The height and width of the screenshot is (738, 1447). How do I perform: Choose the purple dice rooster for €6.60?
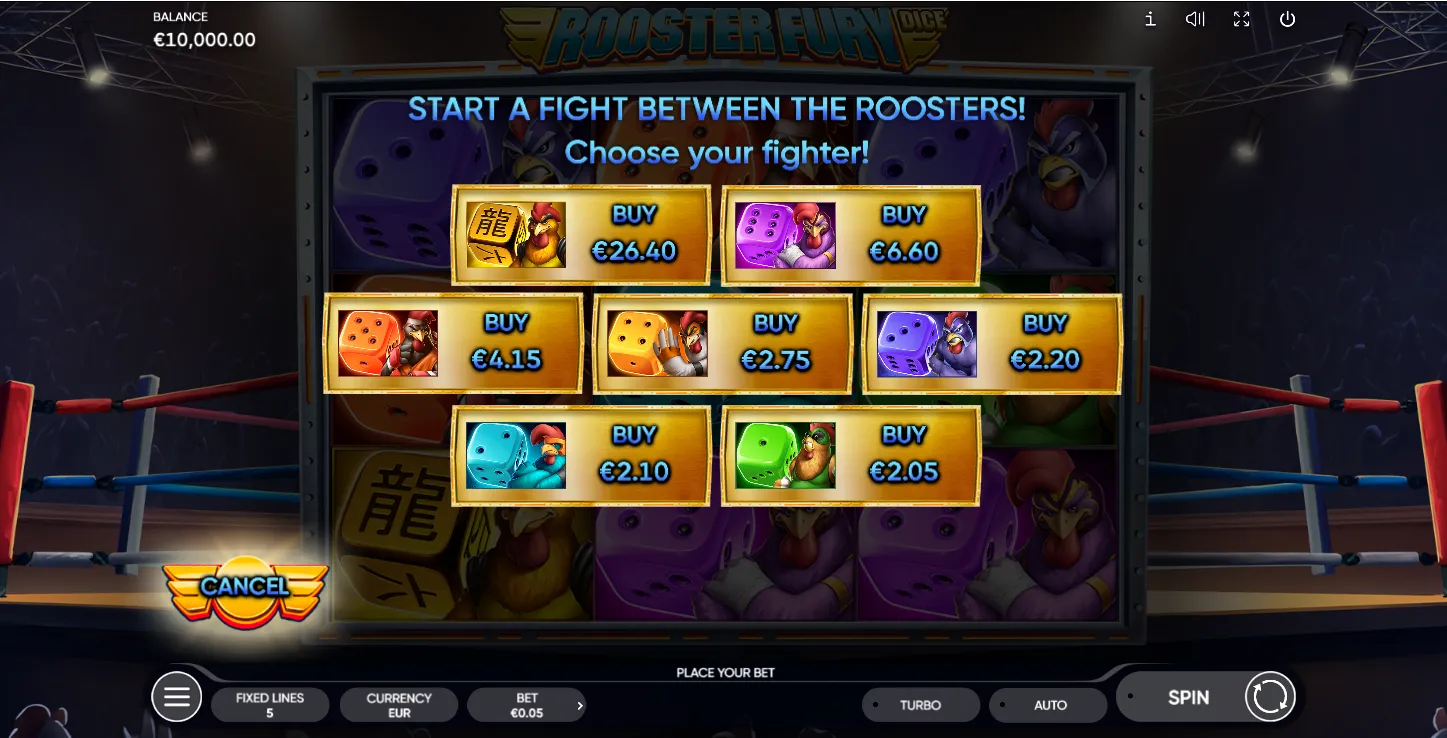pyautogui.click(x=851, y=235)
